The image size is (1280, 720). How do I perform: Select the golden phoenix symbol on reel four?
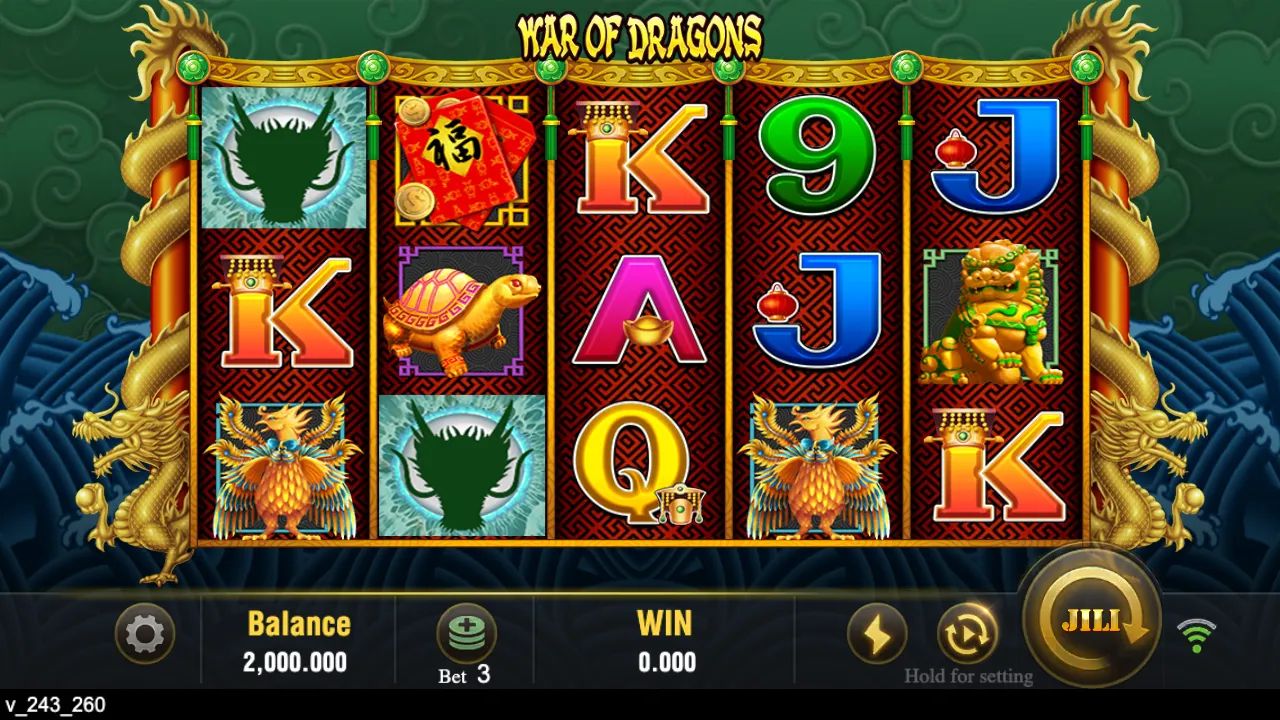(820, 463)
